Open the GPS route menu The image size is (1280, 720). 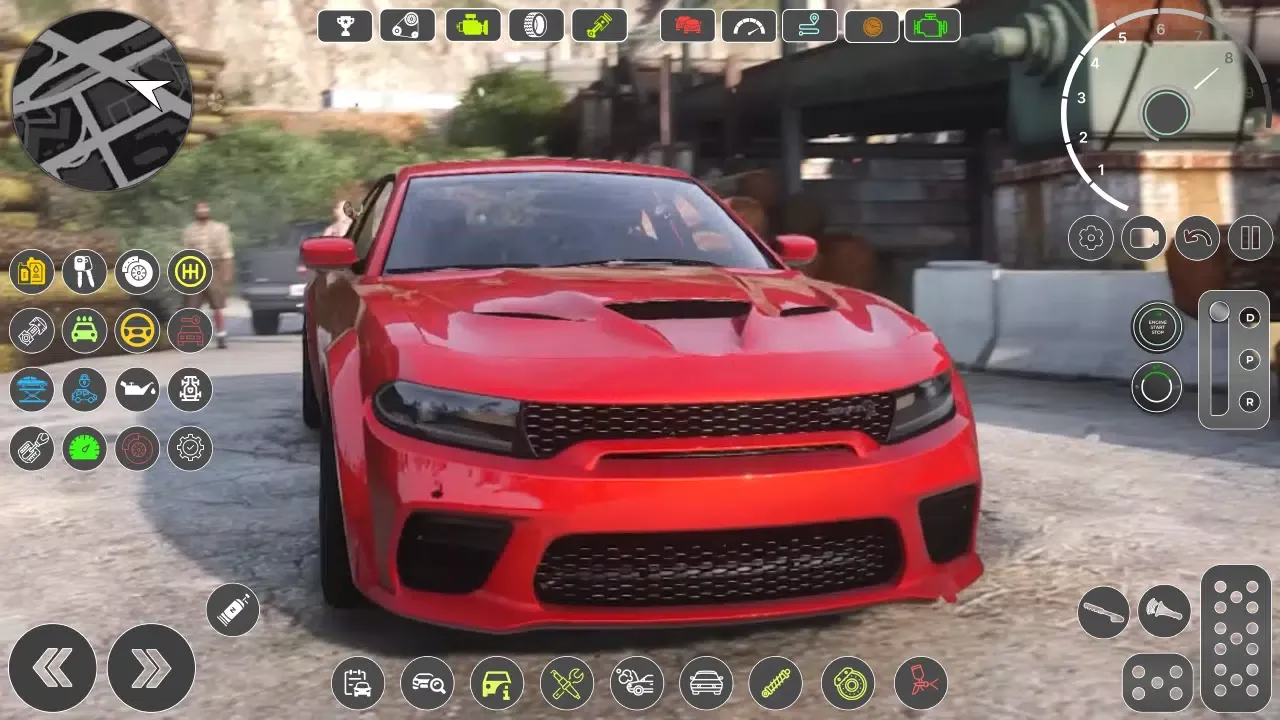[809, 25]
